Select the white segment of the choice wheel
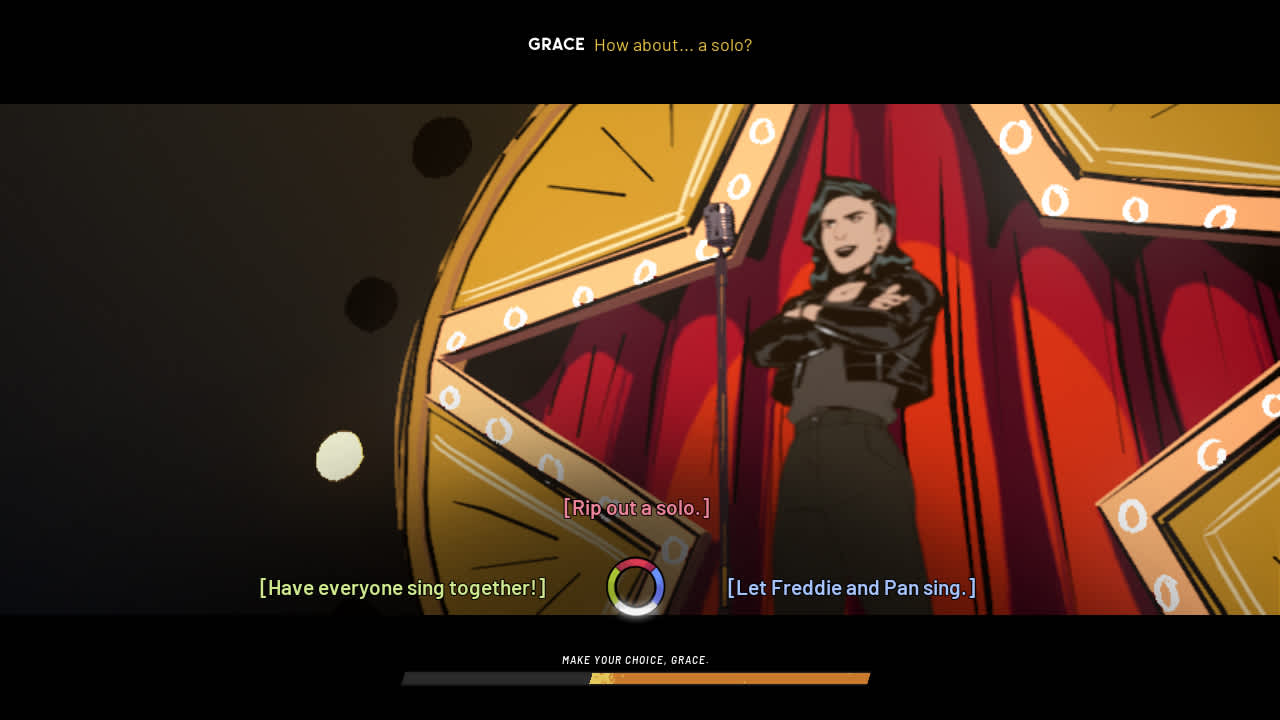The image size is (1280, 720). point(636,609)
